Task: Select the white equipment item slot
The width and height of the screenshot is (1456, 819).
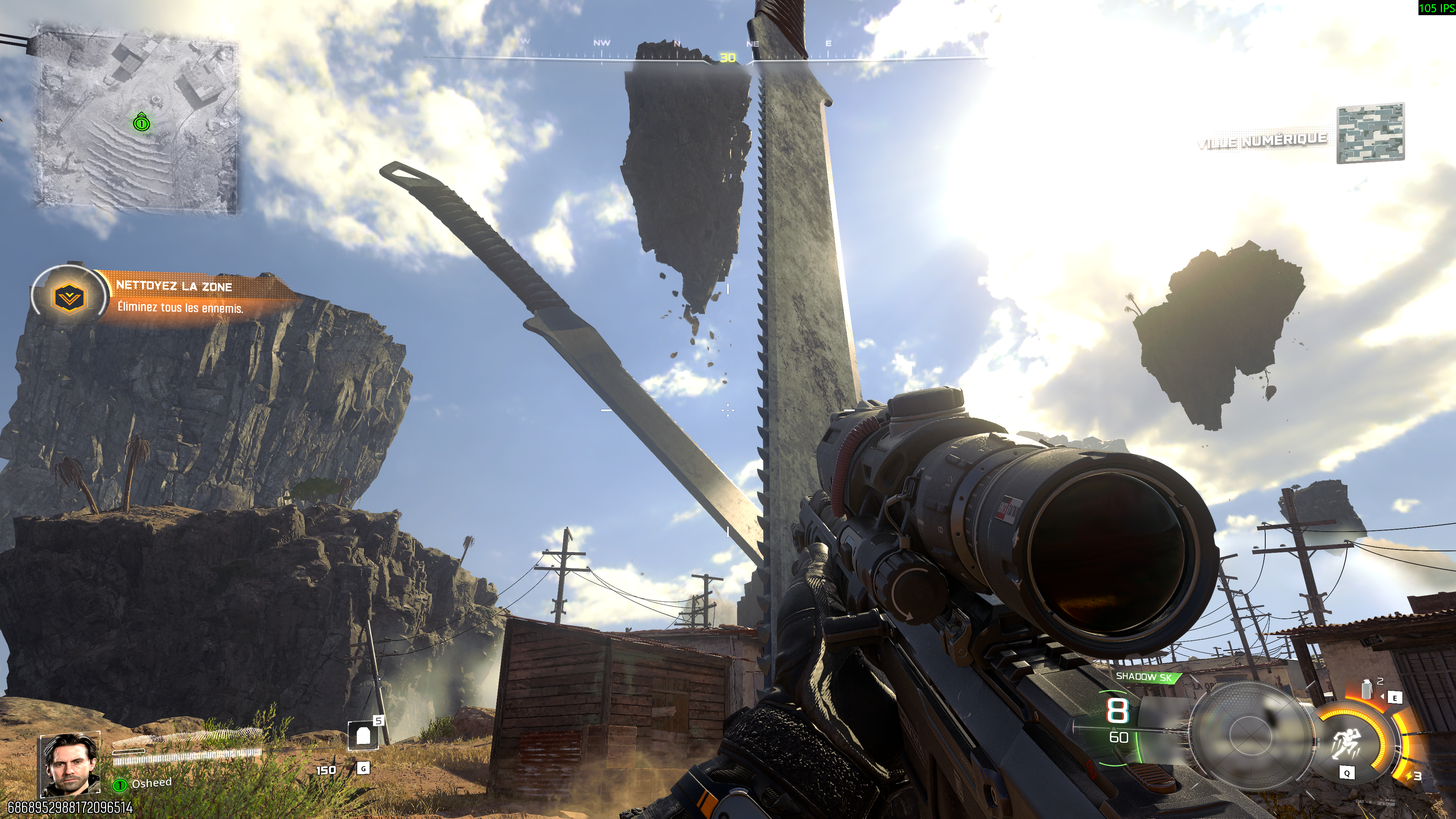Action: click(x=363, y=736)
